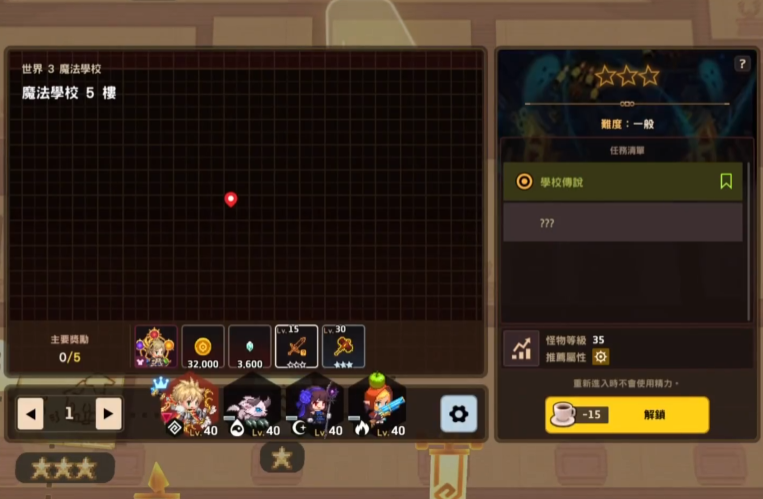Open the monster level stats chart icon

pyautogui.click(x=521, y=348)
